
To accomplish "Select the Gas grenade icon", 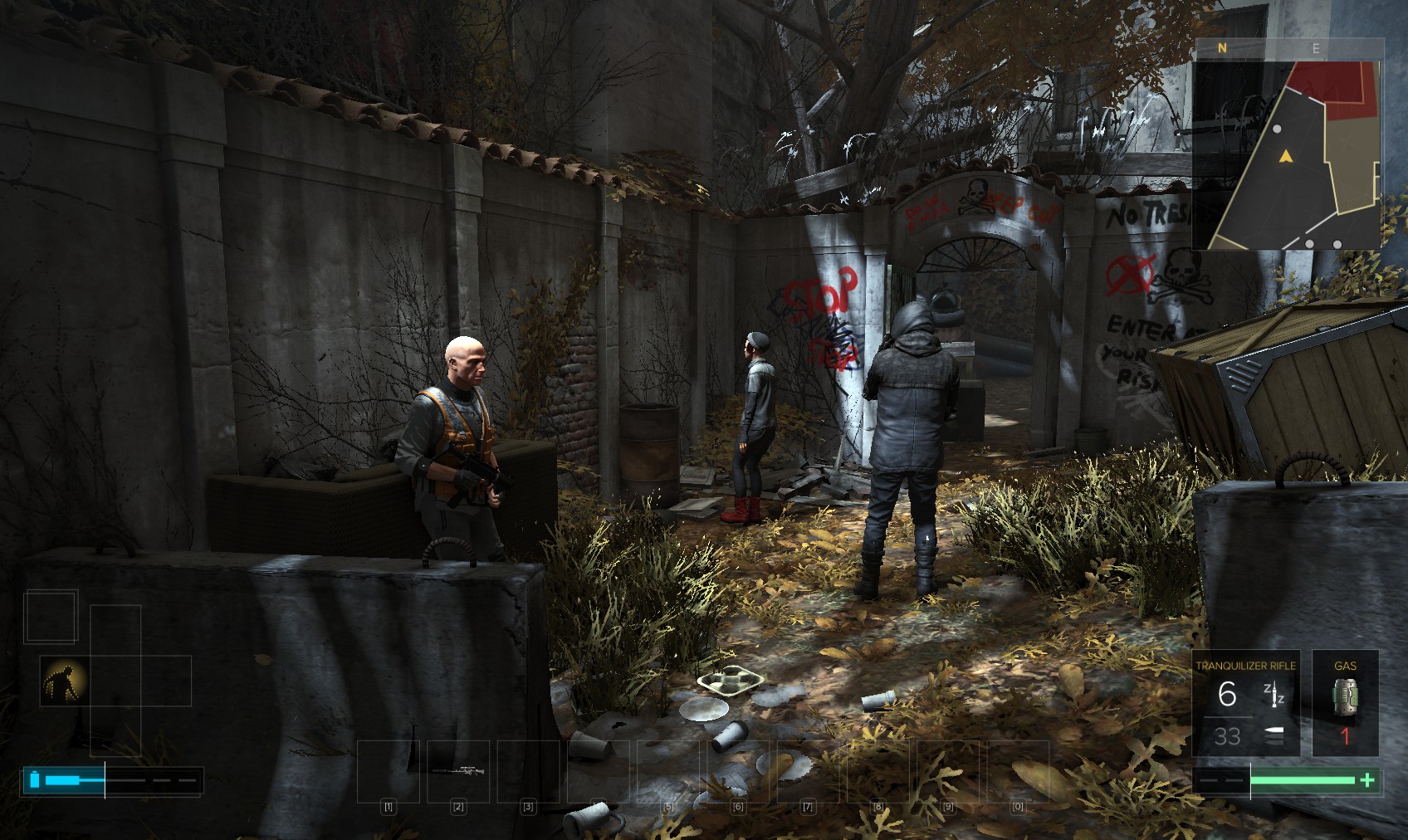I will 1345,696.
